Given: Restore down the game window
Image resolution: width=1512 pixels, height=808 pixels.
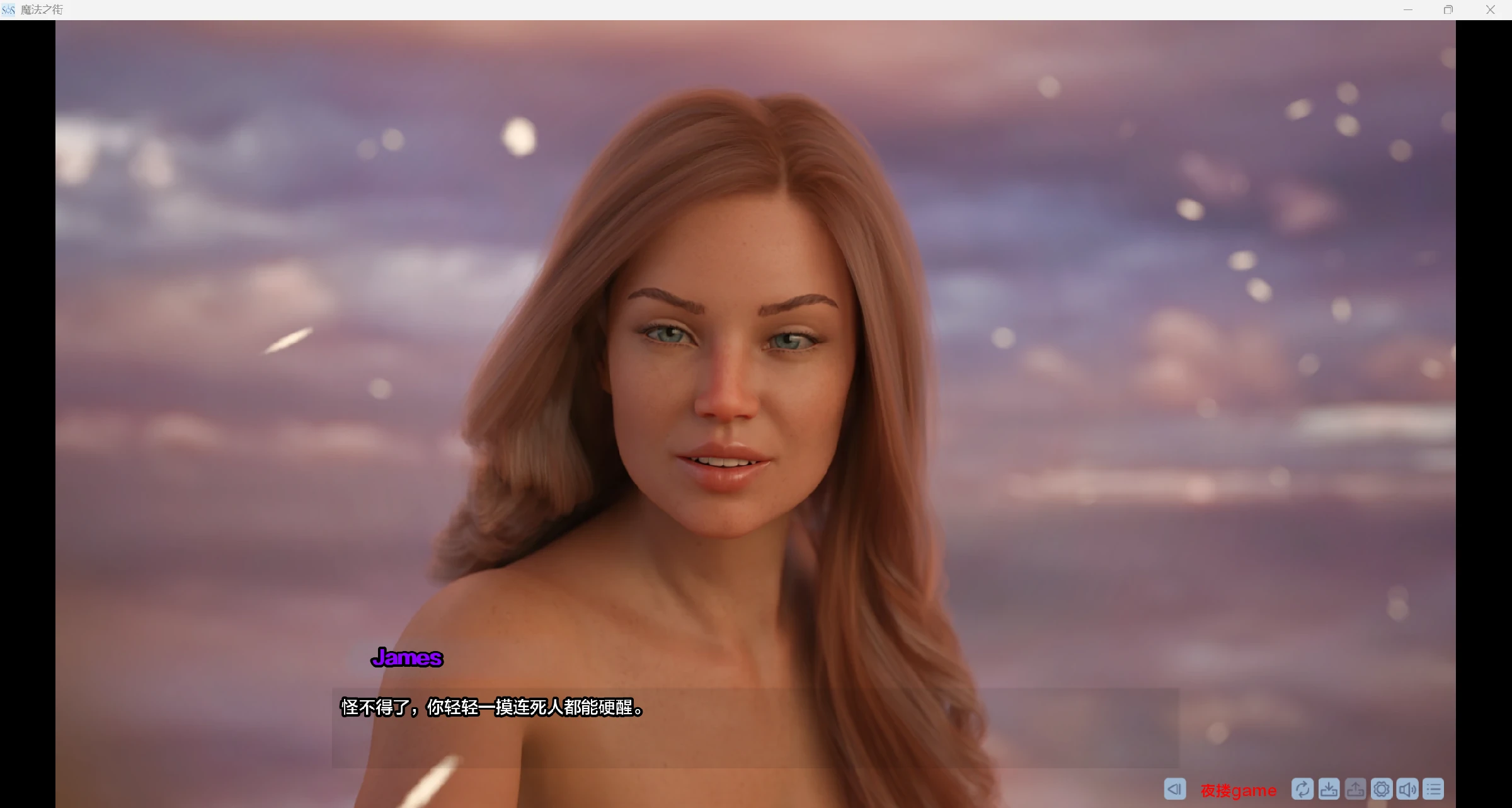Looking at the screenshot, I should click(x=1448, y=9).
